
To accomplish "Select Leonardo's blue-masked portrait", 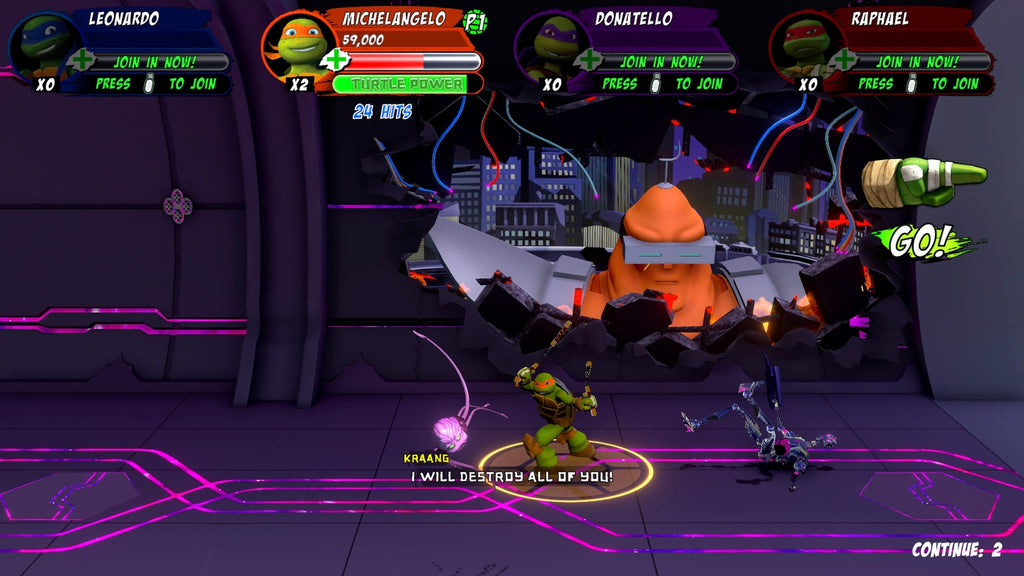I will point(42,44).
